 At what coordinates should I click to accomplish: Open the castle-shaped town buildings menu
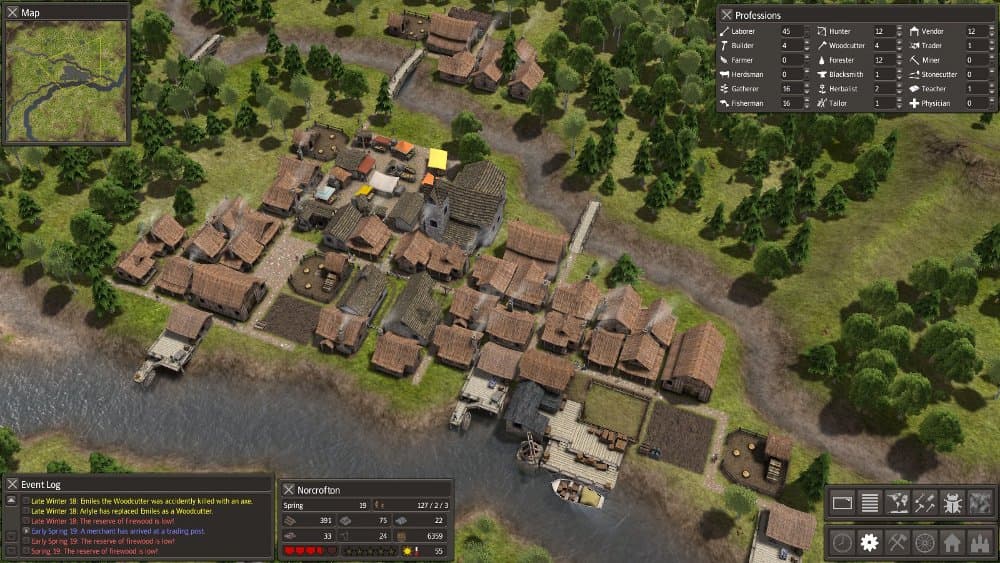pyautogui.click(x=981, y=542)
